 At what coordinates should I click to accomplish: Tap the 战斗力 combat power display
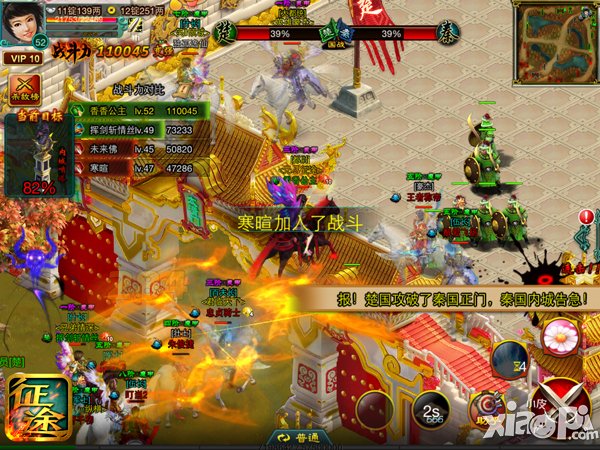pos(98,48)
